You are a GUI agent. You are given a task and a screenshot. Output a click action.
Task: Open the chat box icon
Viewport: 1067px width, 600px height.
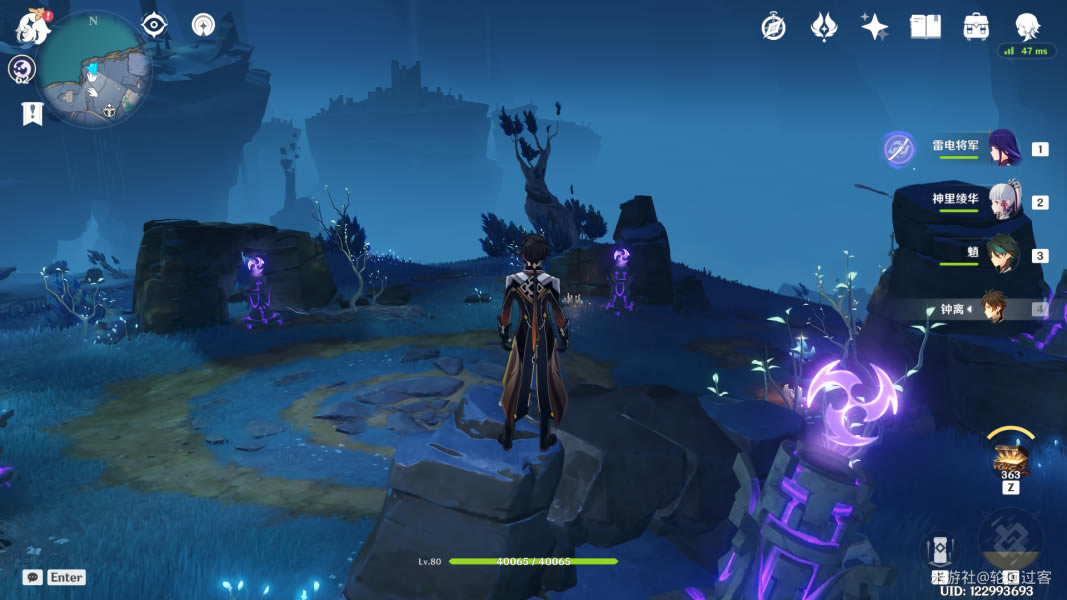(33, 577)
